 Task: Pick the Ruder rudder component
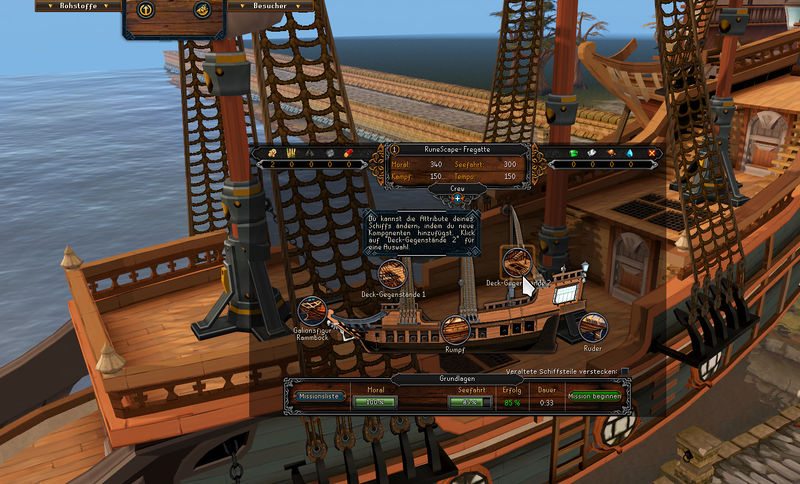(x=592, y=326)
